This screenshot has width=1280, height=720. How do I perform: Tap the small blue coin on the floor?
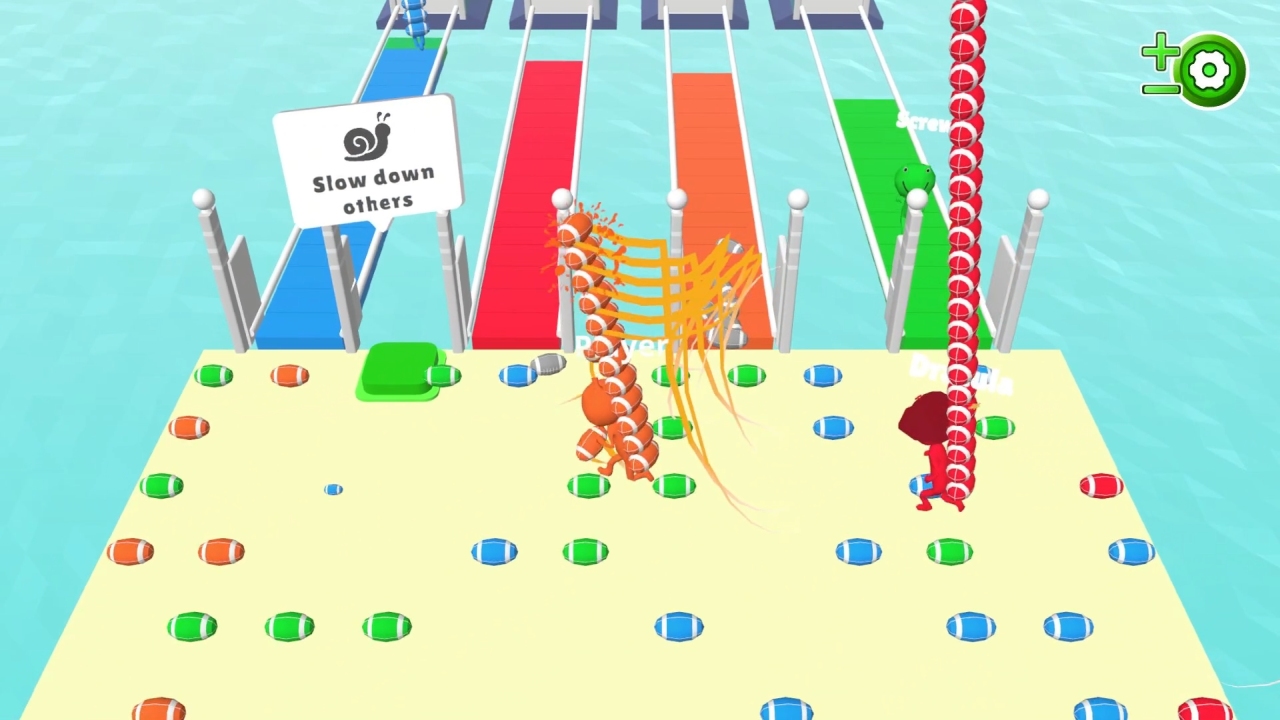pyautogui.click(x=333, y=490)
